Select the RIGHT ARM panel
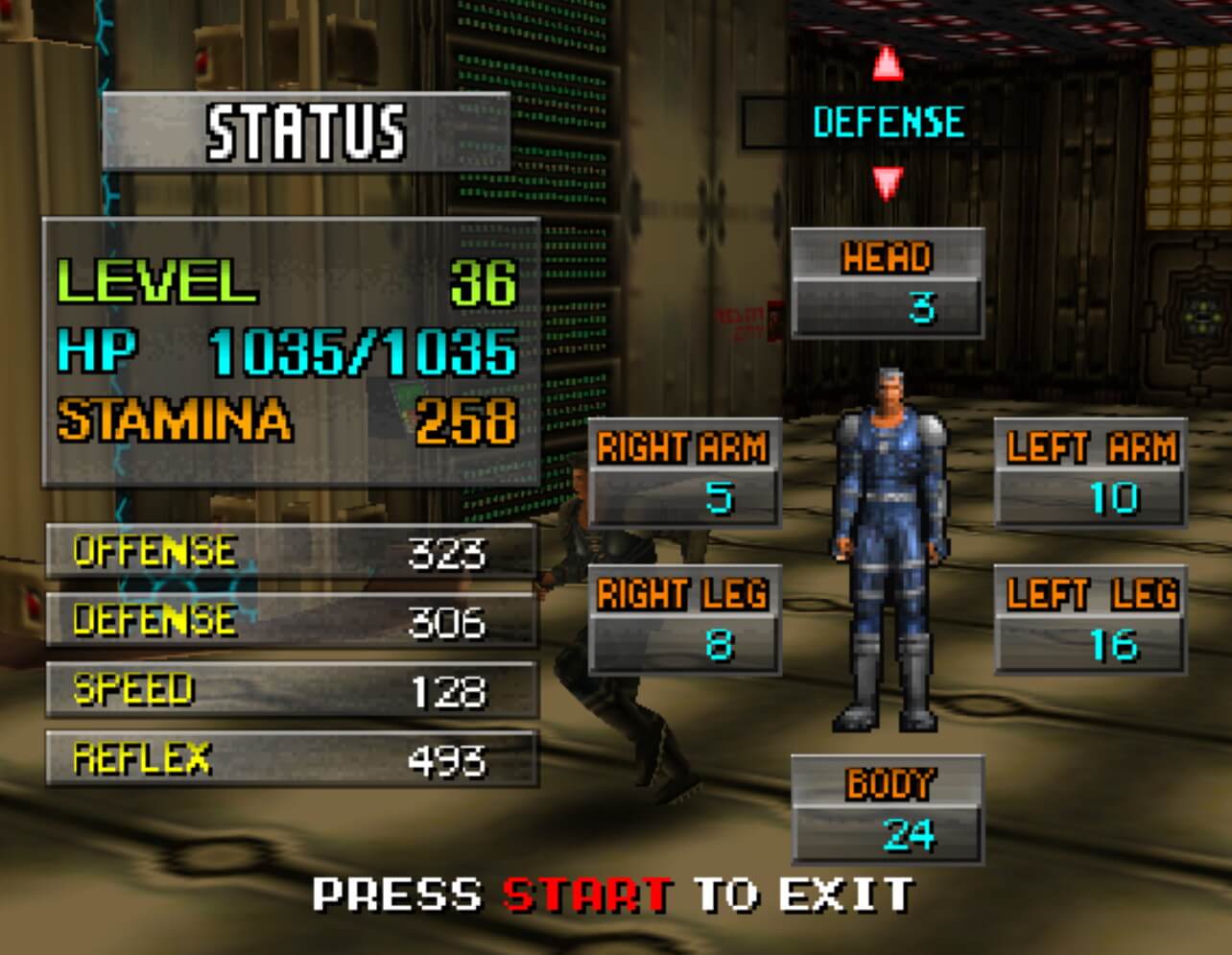The height and width of the screenshot is (955, 1232). [683, 473]
